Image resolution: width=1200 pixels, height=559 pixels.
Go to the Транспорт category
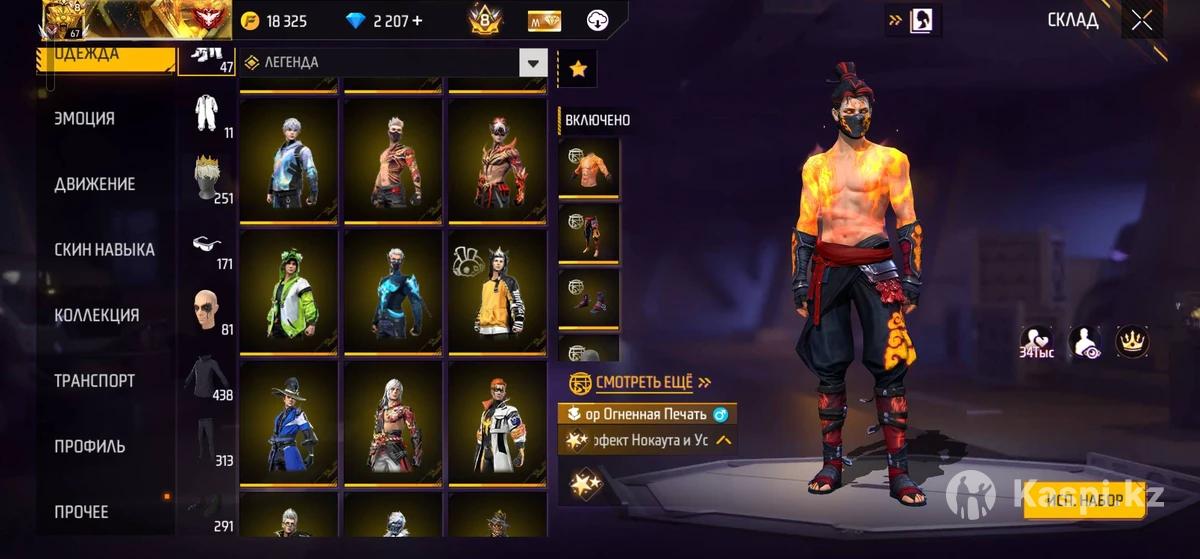[94, 381]
